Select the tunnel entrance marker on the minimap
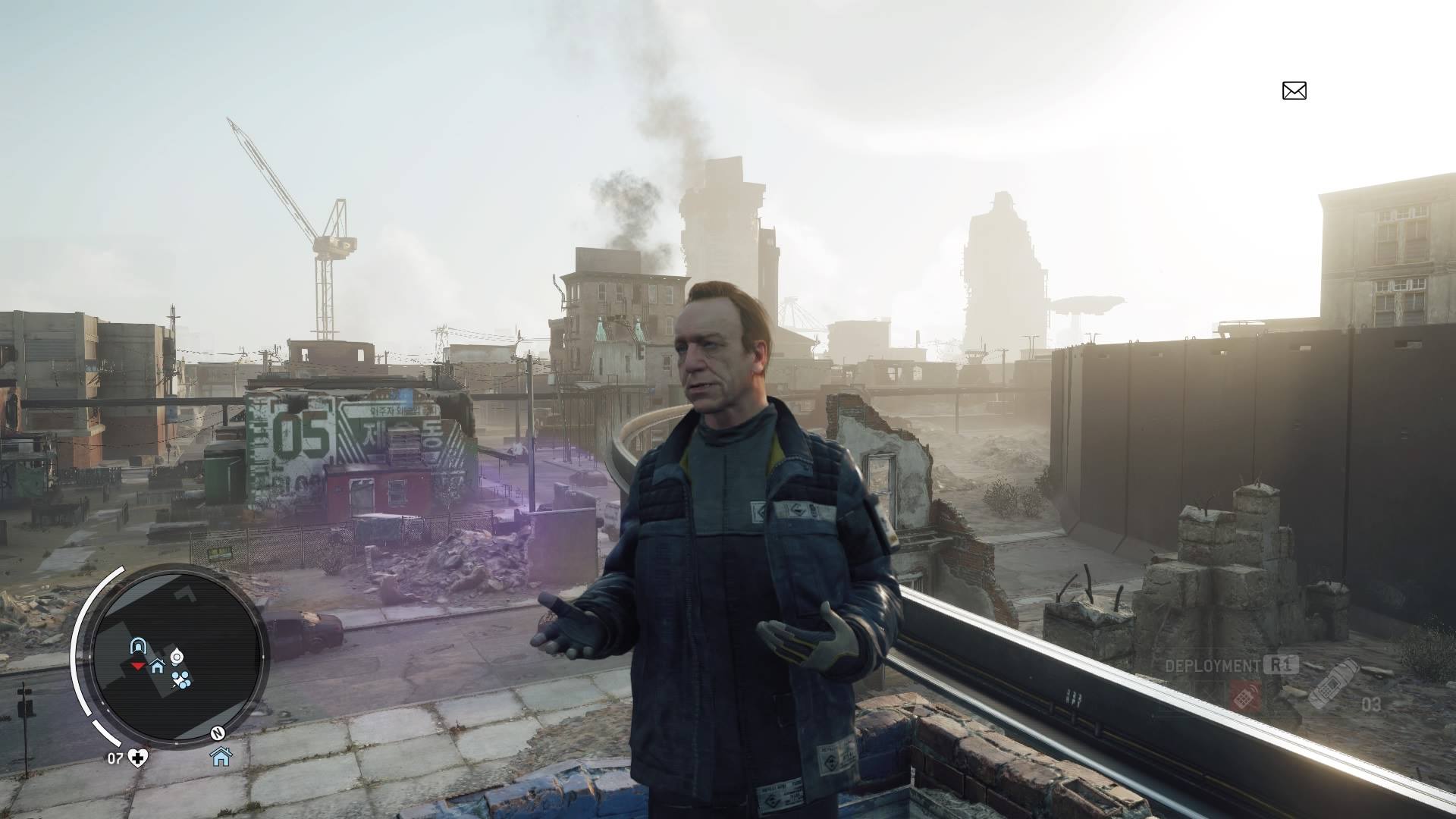The width and height of the screenshot is (1456, 819). pyautogui.click(x=137, y=645)
